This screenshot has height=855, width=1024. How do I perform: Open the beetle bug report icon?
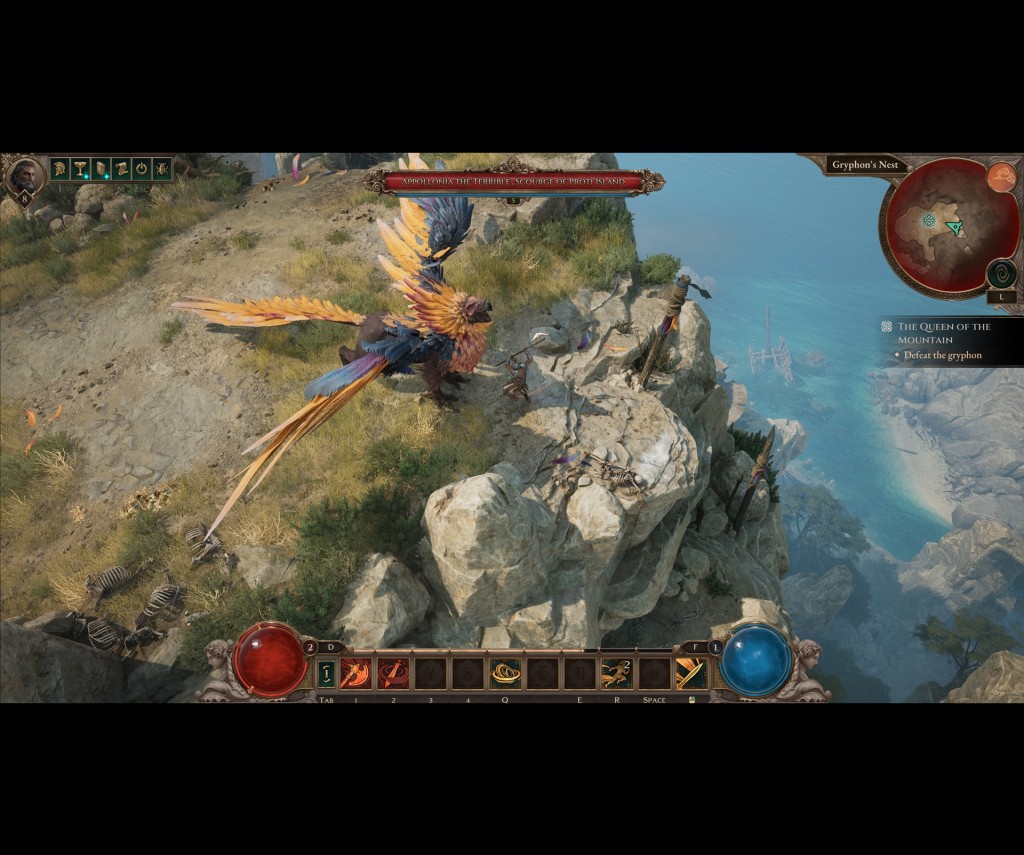click(161, 169)
